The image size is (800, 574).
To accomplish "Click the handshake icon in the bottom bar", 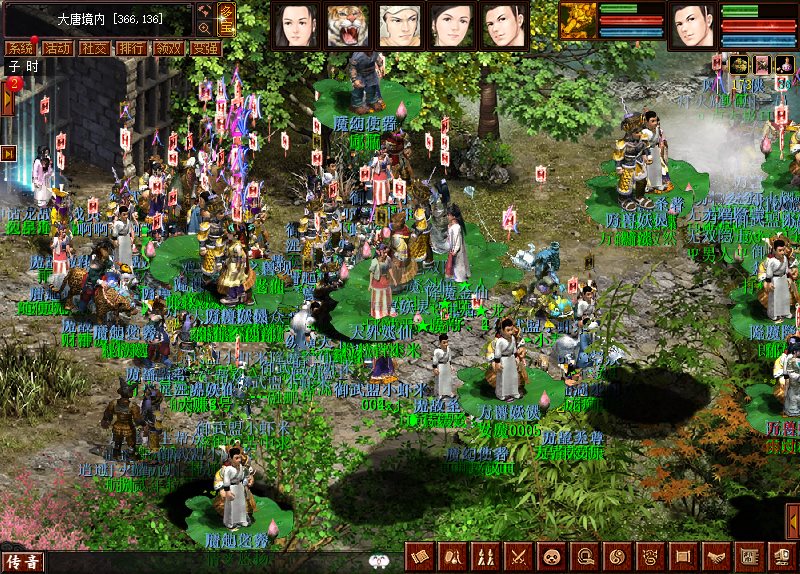I will (716, 556).
